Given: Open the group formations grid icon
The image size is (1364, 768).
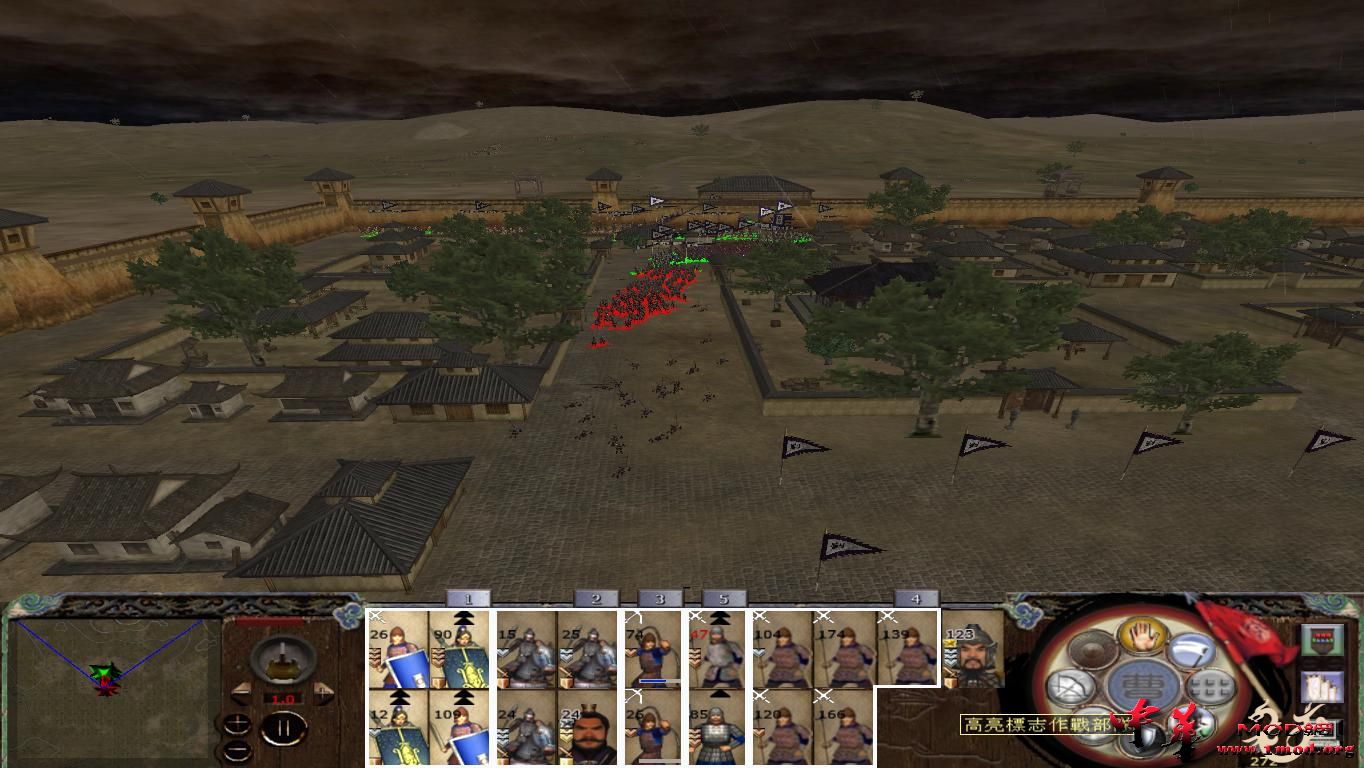Looking at the screenshot, I should click(x=1209, y=687).
